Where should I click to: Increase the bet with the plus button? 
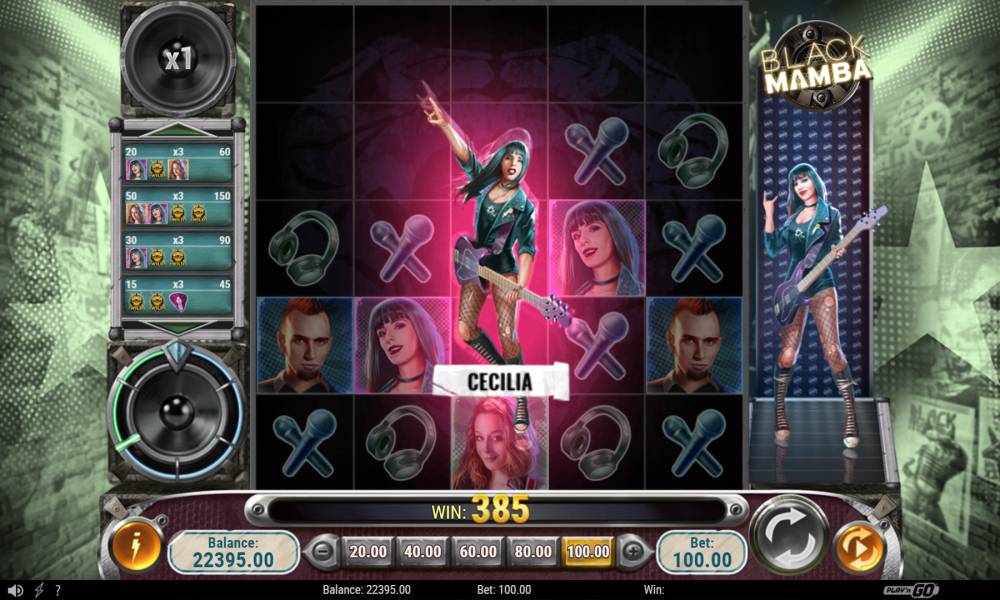(634, 550)
